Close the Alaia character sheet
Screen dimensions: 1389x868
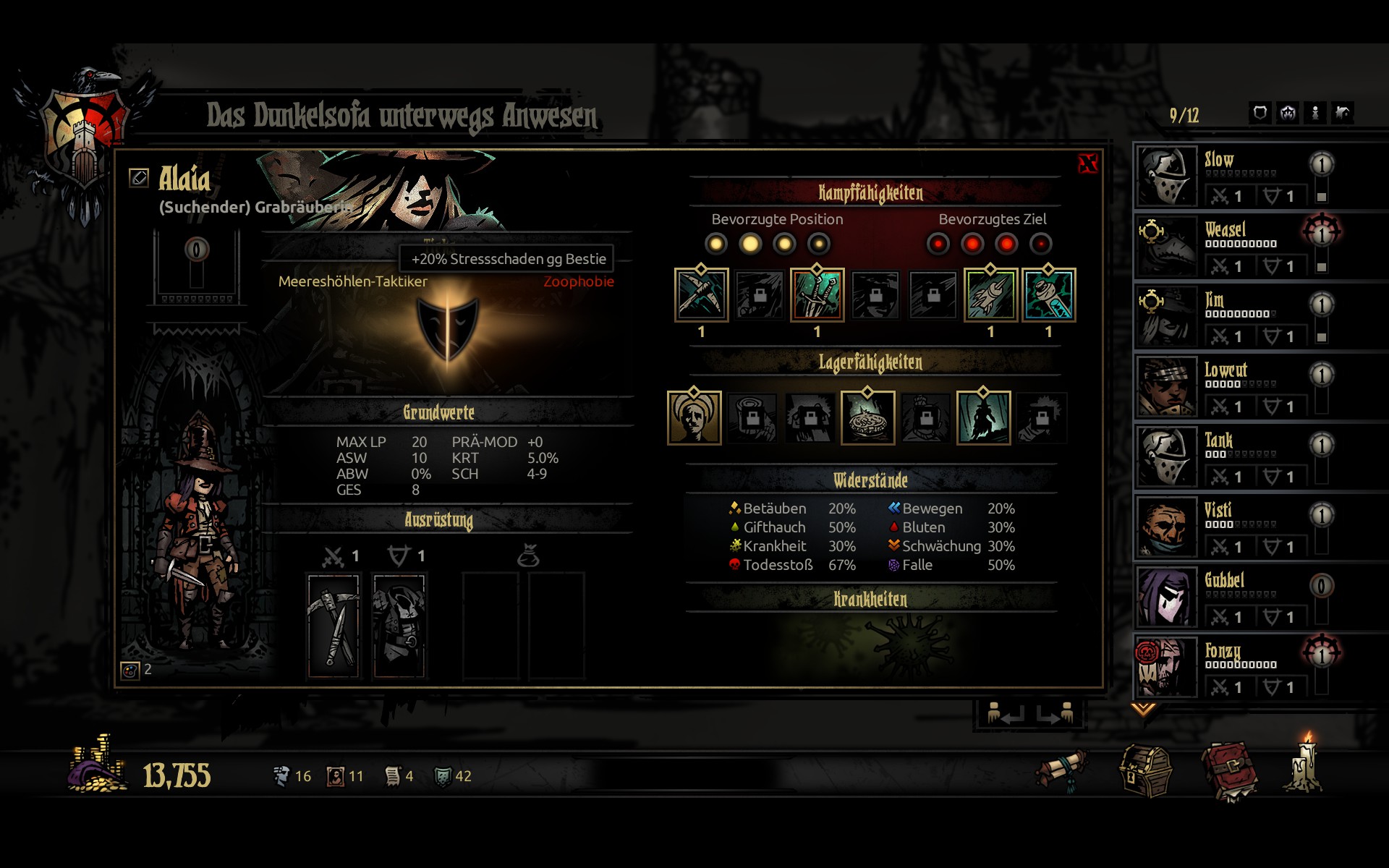point(1087,163)
